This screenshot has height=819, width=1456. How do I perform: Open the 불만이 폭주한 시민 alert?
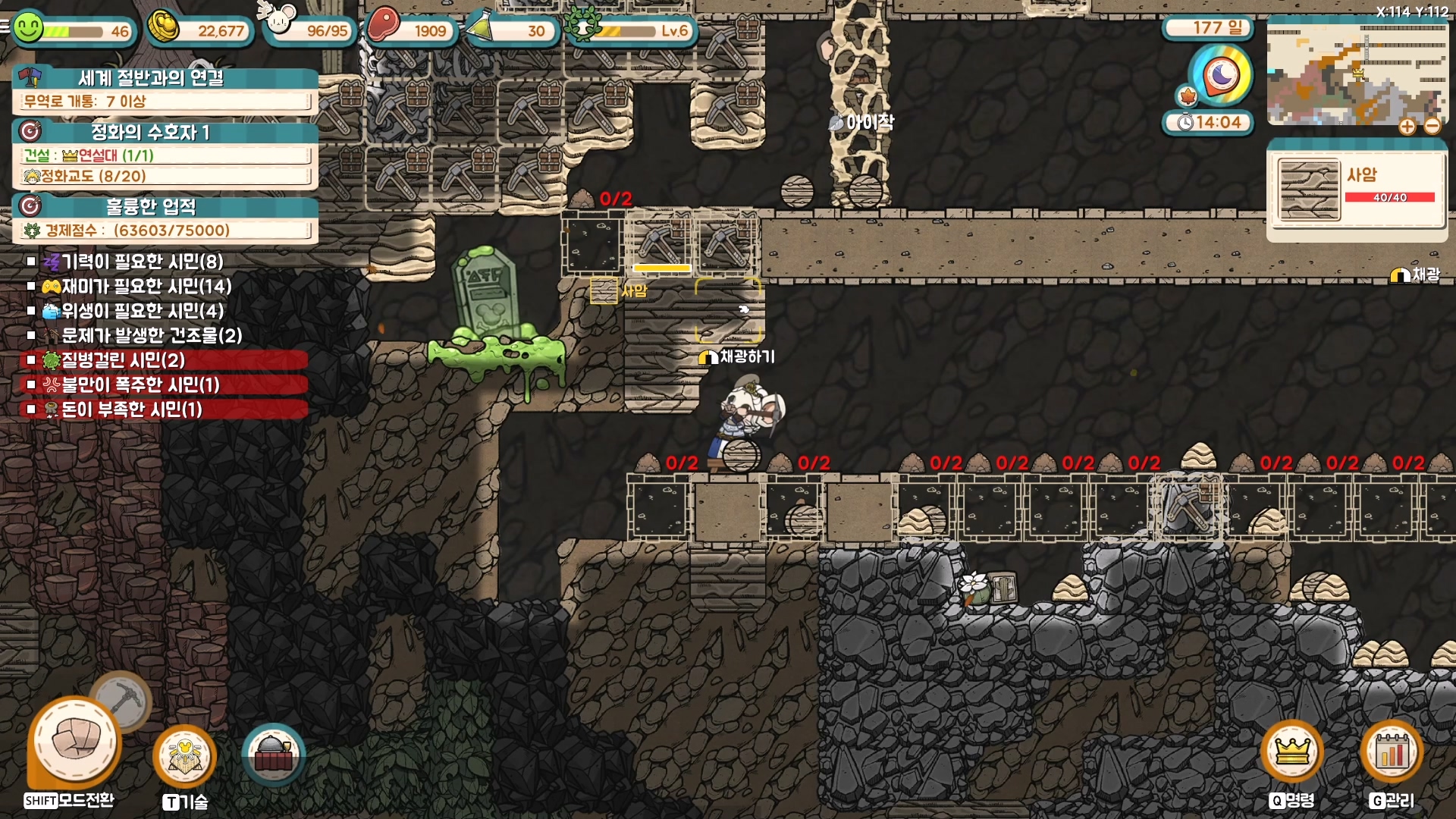[140, 384]
